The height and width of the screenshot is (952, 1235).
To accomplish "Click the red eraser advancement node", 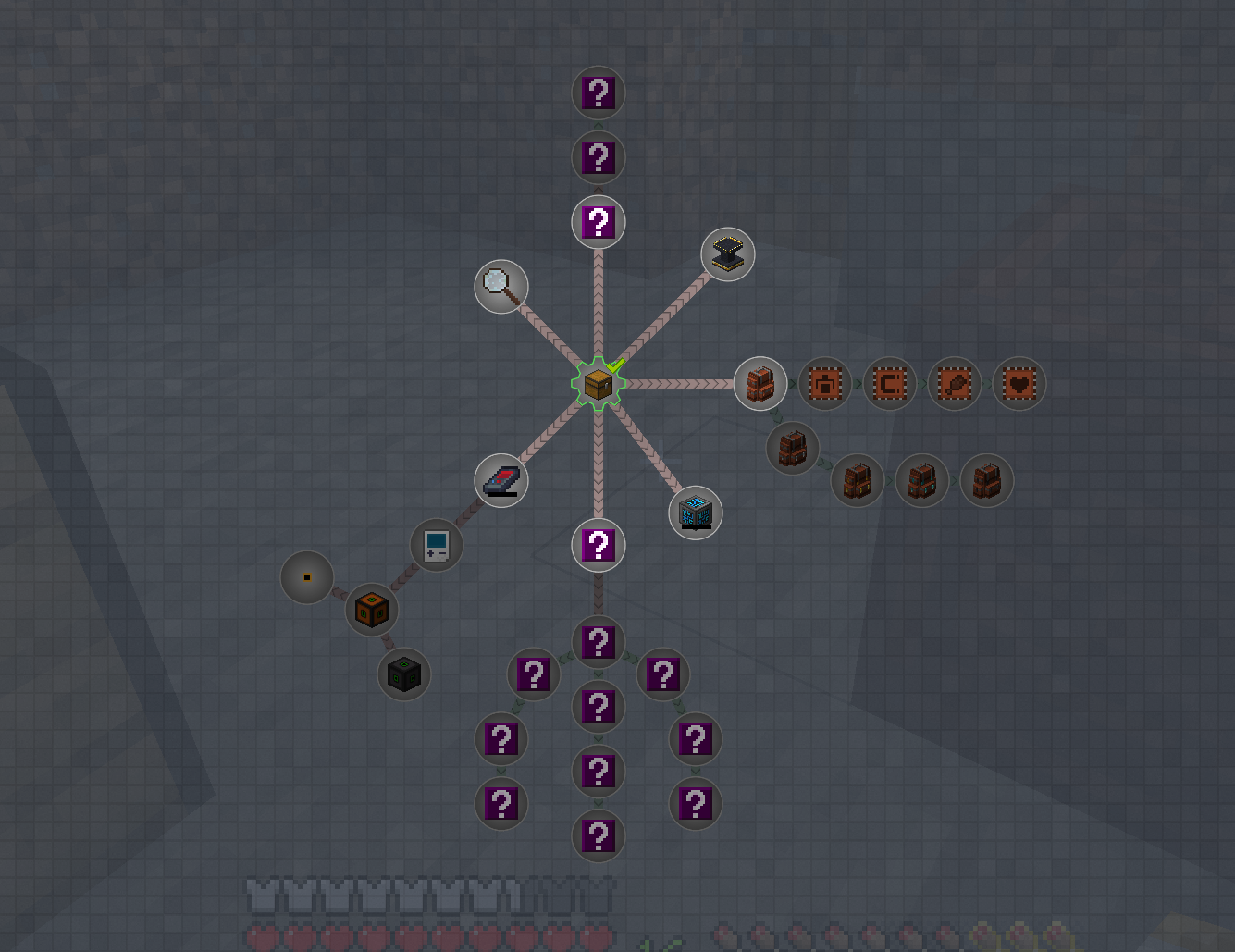I will tap(500, 480).
